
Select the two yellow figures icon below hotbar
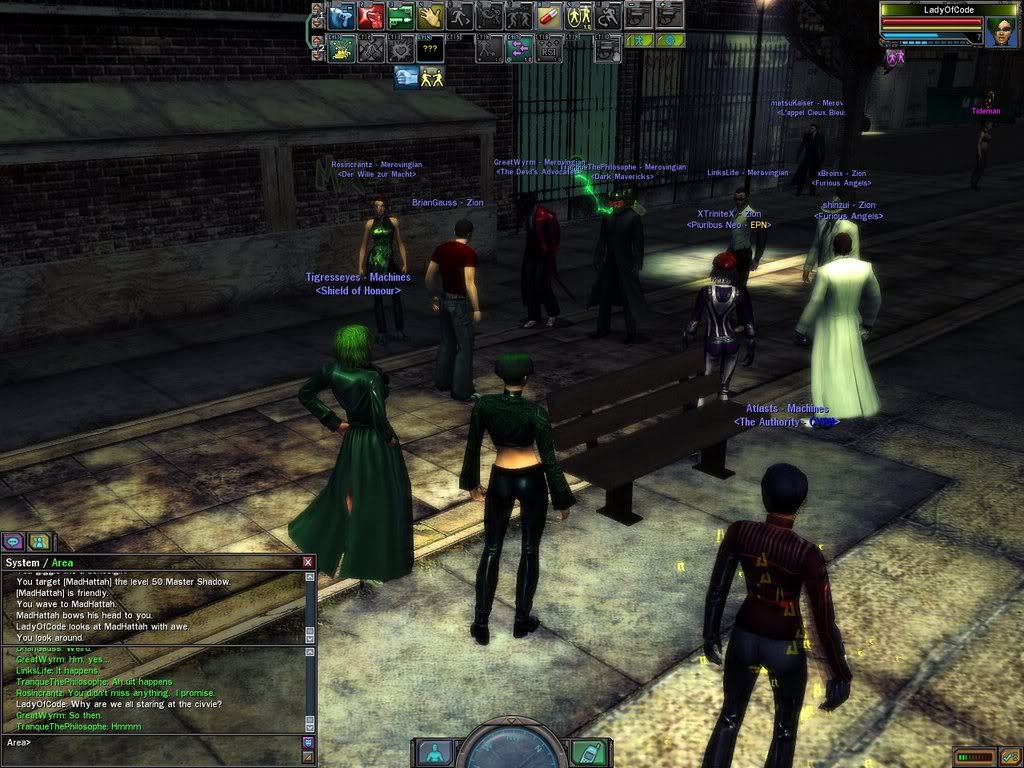(x=433, y=76)
